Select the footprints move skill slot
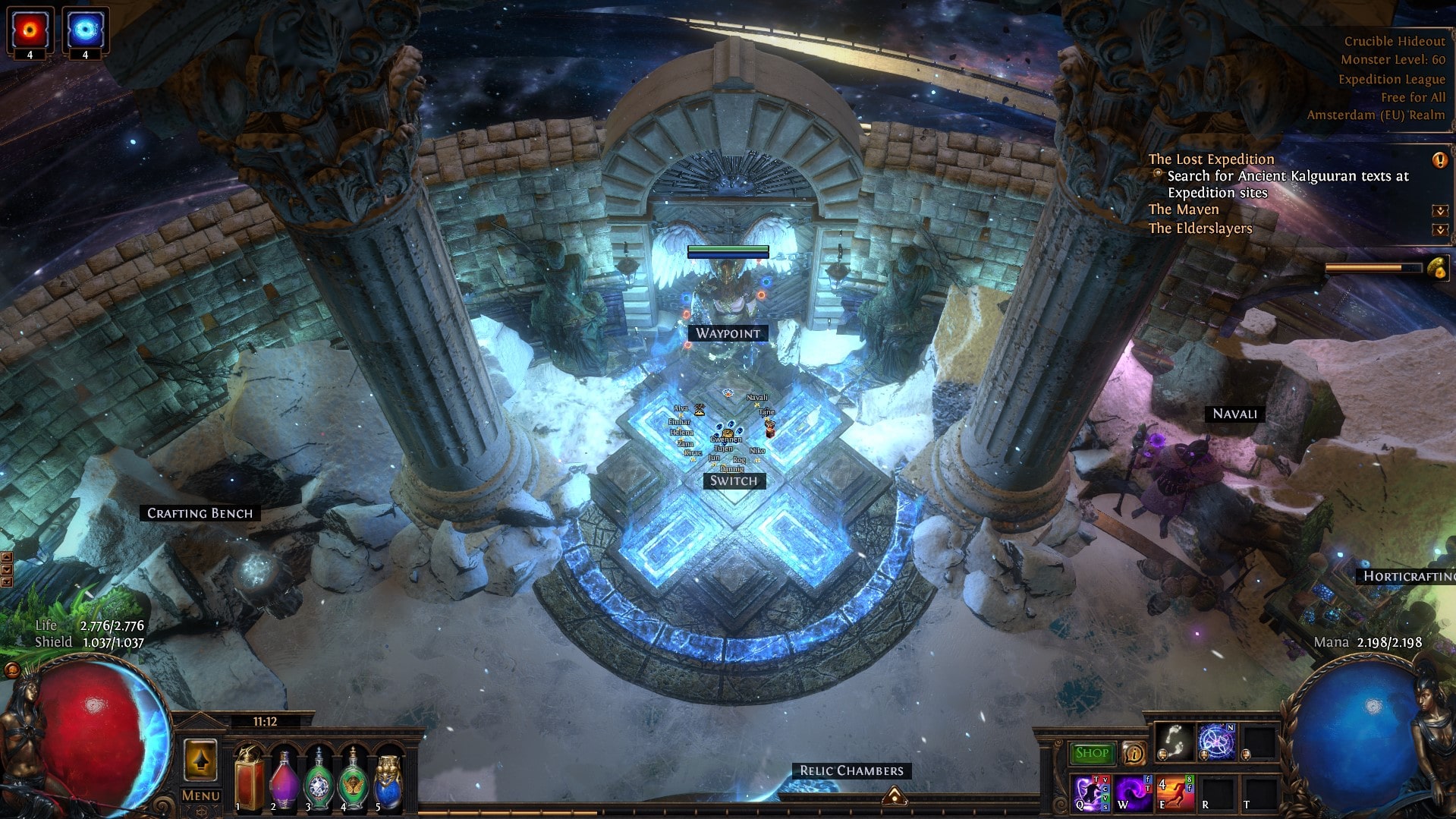1456x819 pixels. tap(1174, 741)
